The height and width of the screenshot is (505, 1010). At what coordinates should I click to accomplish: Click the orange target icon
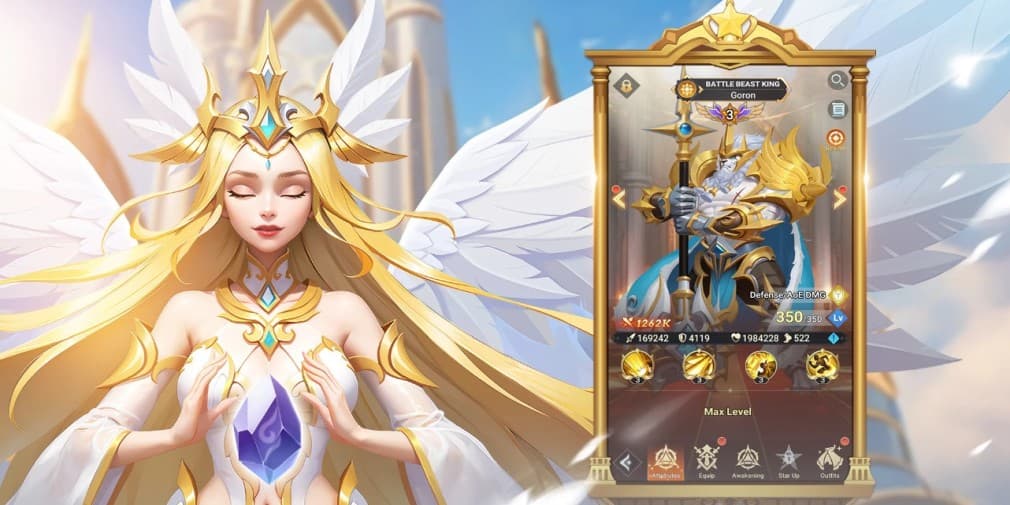click(836, 138)
